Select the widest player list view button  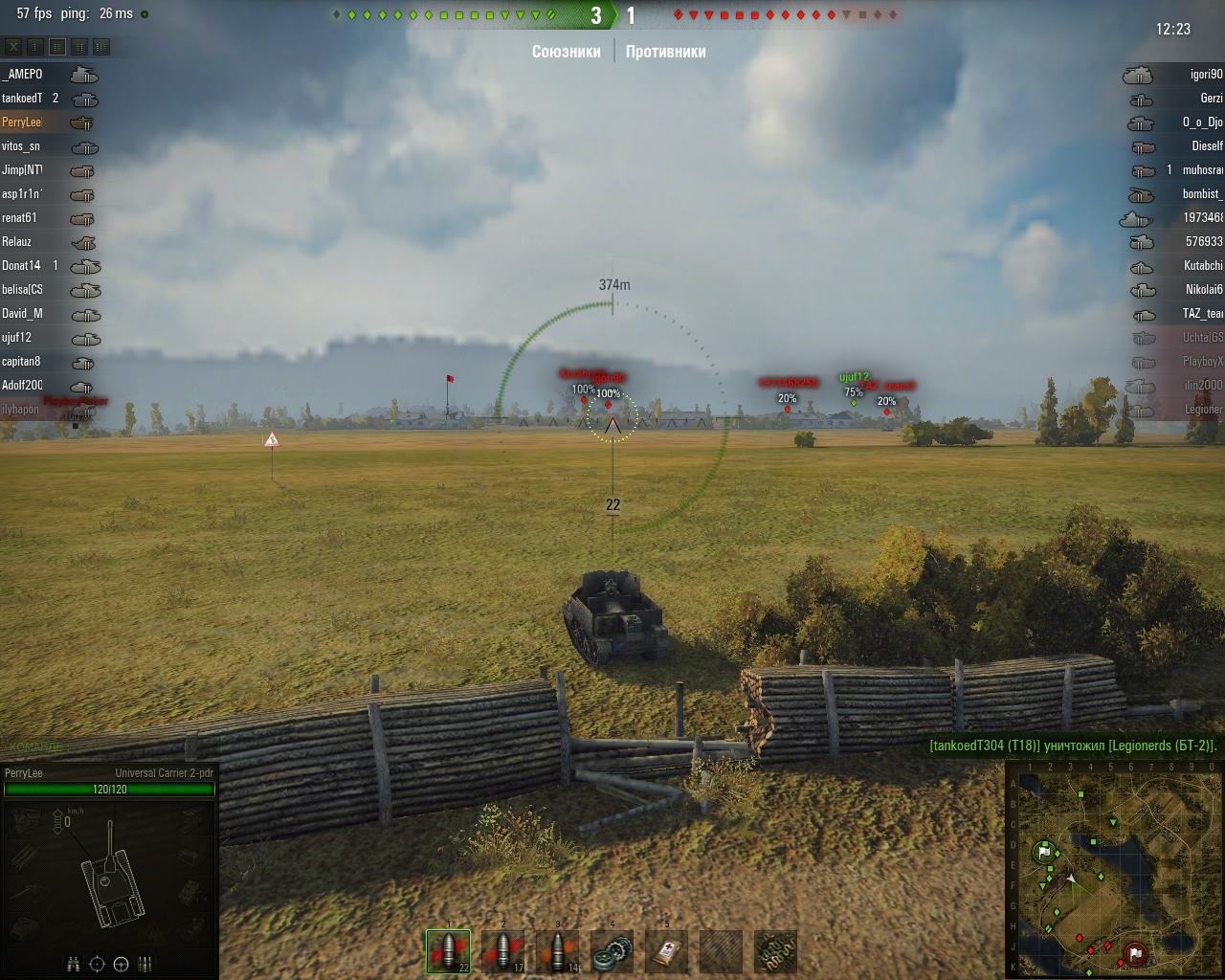pos(100,46)
